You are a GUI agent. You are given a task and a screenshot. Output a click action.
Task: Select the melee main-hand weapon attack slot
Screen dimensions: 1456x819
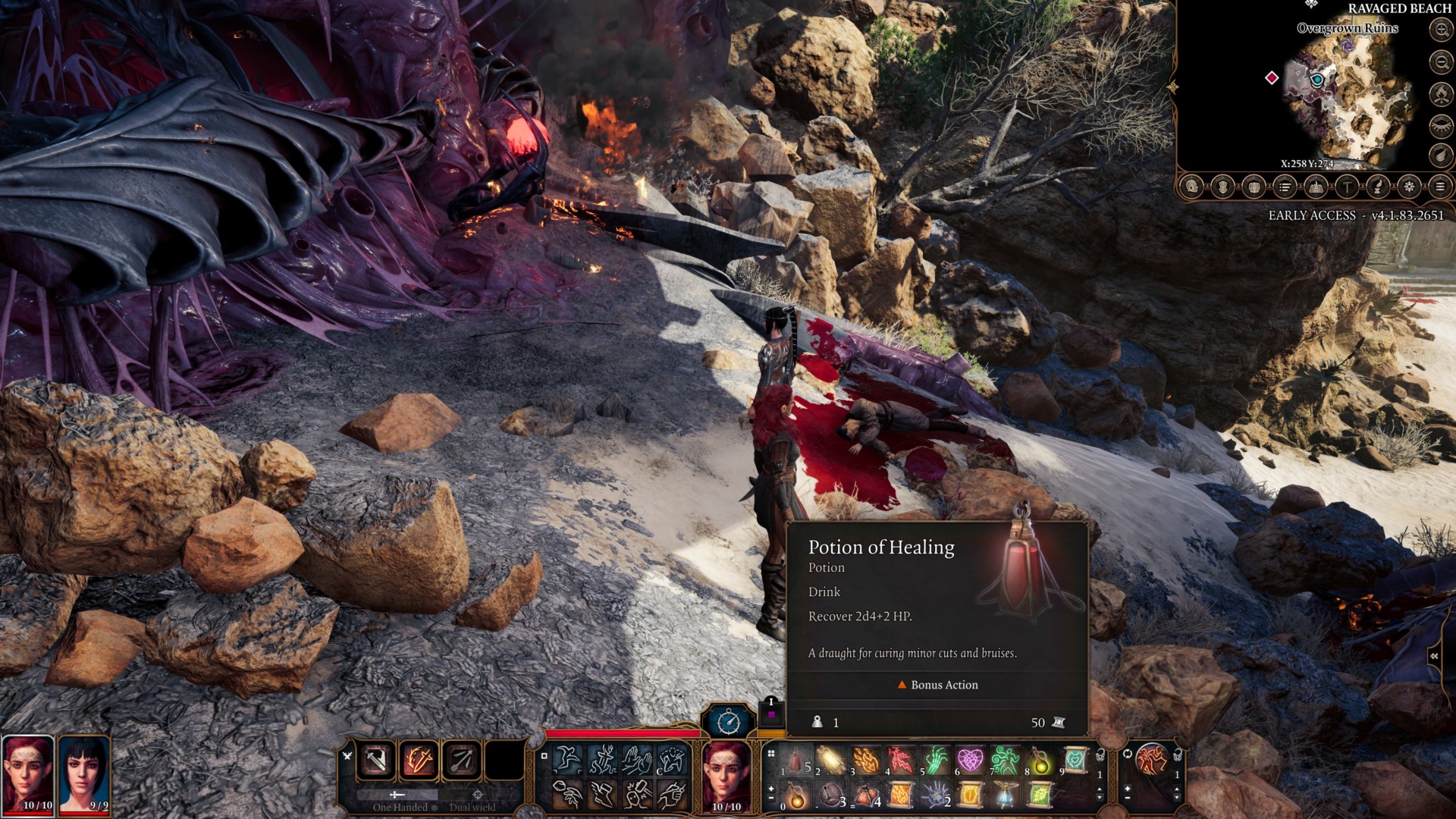(x=377, y=759)
